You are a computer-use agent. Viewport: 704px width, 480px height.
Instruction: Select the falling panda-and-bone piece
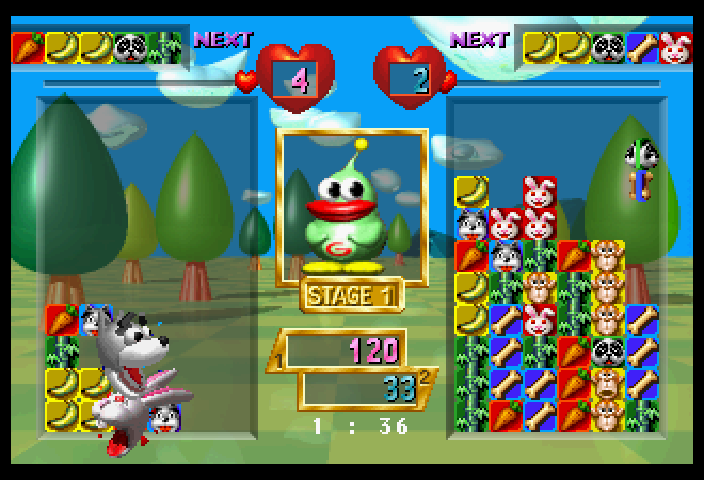click(638, 170)
